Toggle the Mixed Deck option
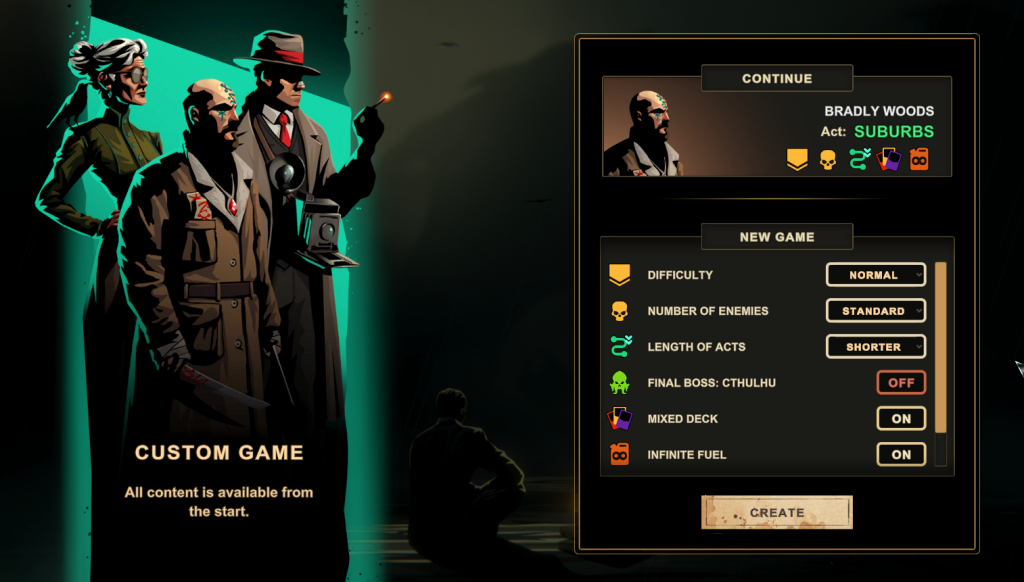 coord(901,419)
